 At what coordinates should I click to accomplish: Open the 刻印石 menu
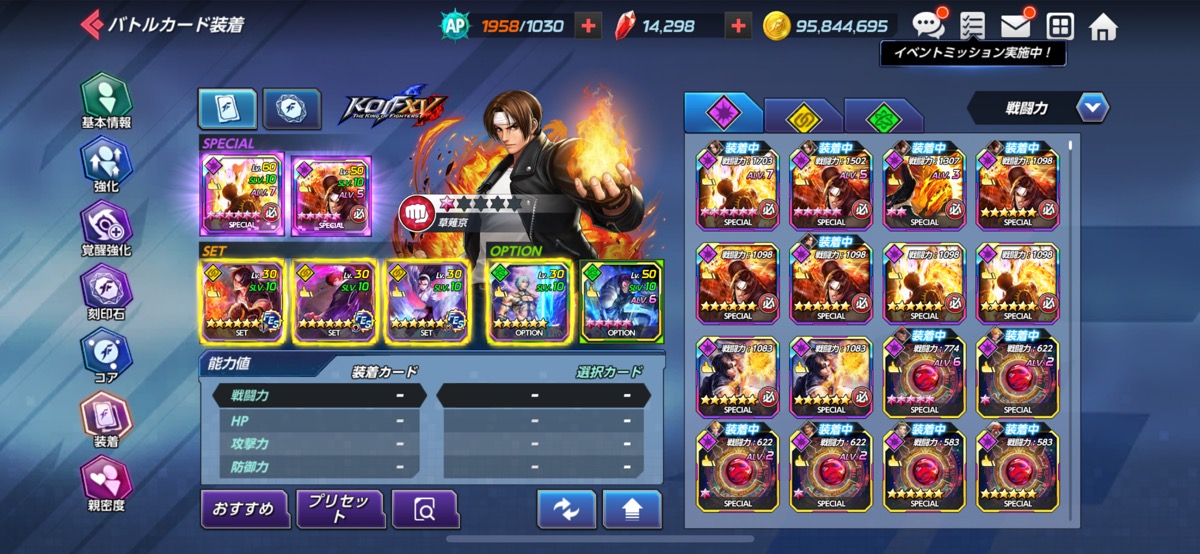(x=106, y=290)
